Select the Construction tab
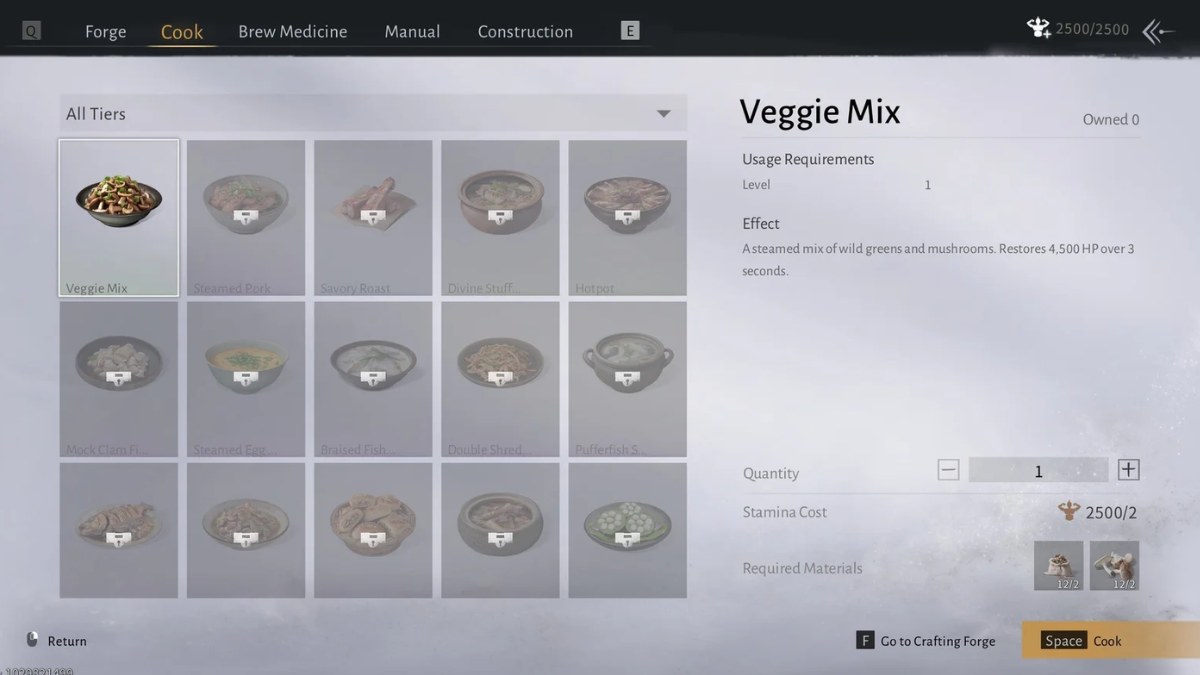Image resolution: width=1200 pixels, height=675 pixels. tap(525, 31)
